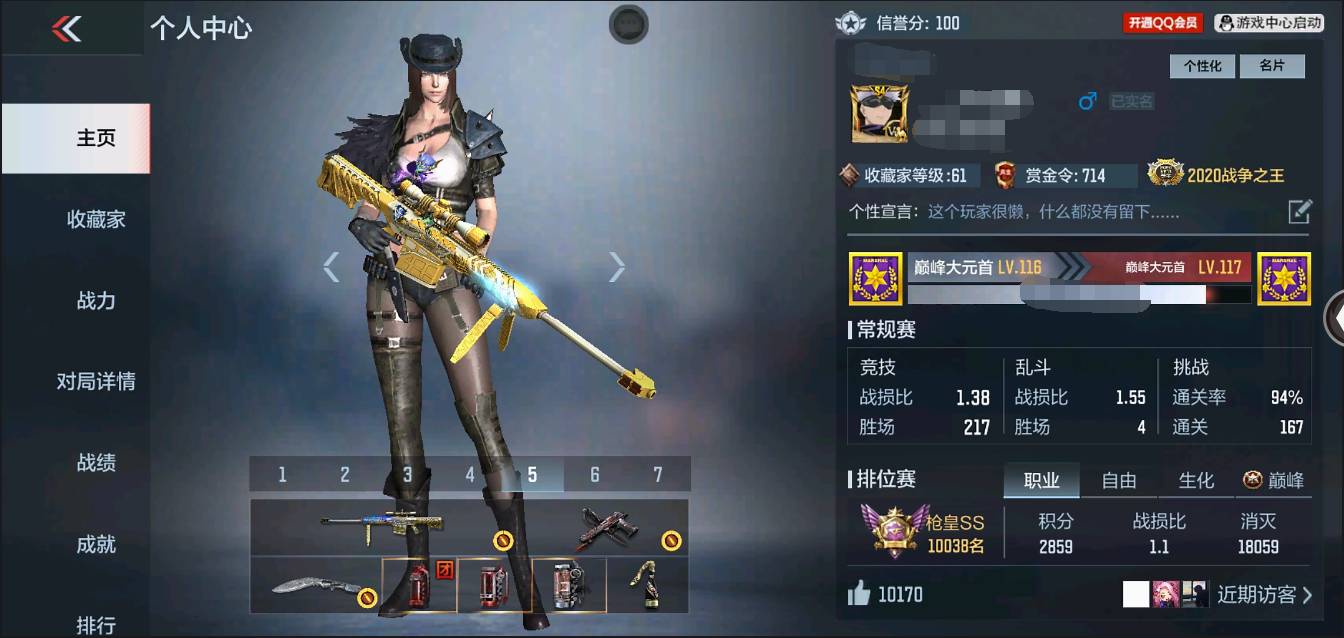Image resolution: width=1344 pixels, height=638 pixels.
Task: Give a like with the thumbs-up icon
Action: click(x=859, y=595)
